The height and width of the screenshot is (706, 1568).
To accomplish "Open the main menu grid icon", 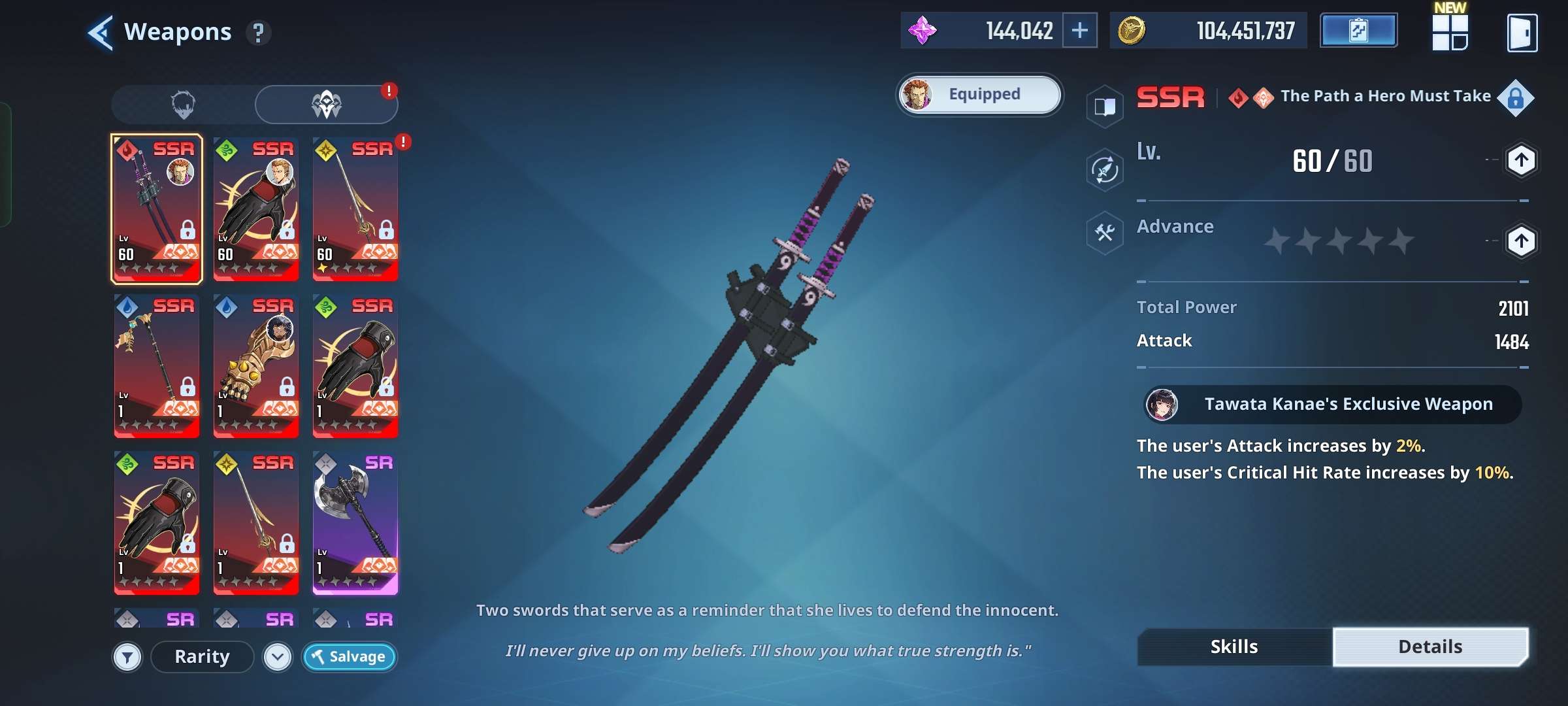I will pyautogui.click(x=1450, y=33).
